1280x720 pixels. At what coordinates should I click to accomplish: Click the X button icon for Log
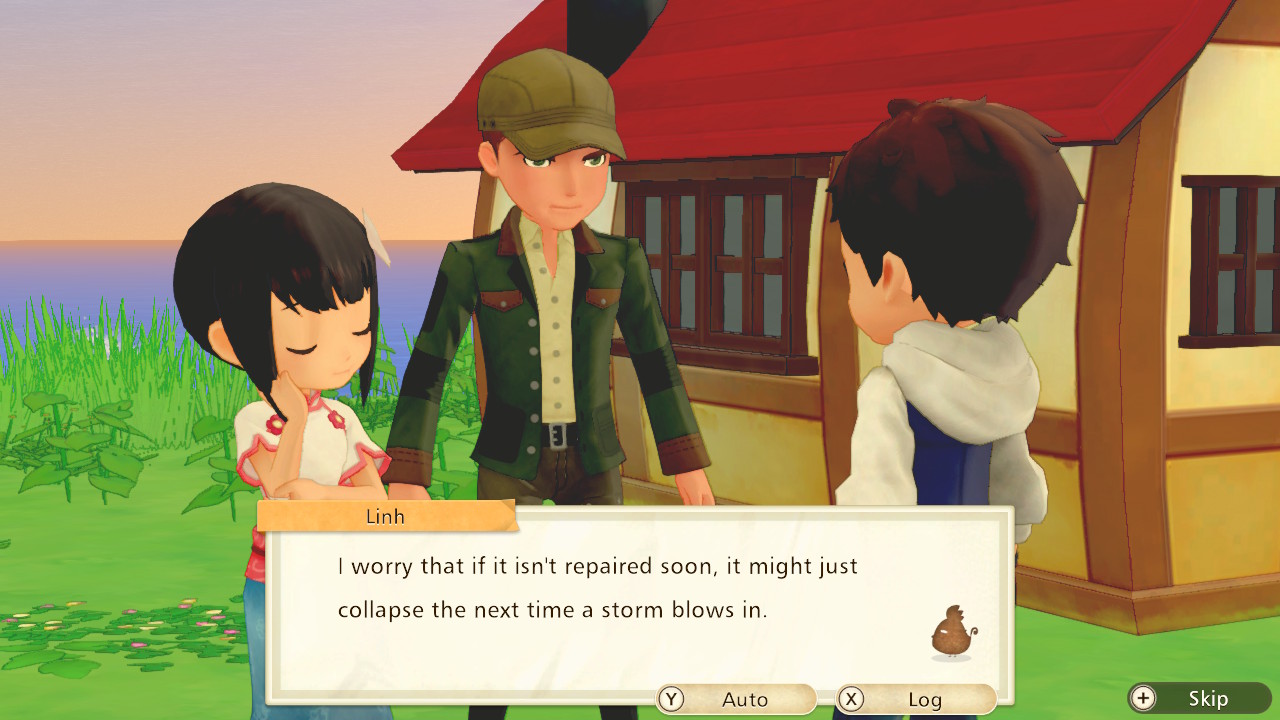click(x=851, y=699)
